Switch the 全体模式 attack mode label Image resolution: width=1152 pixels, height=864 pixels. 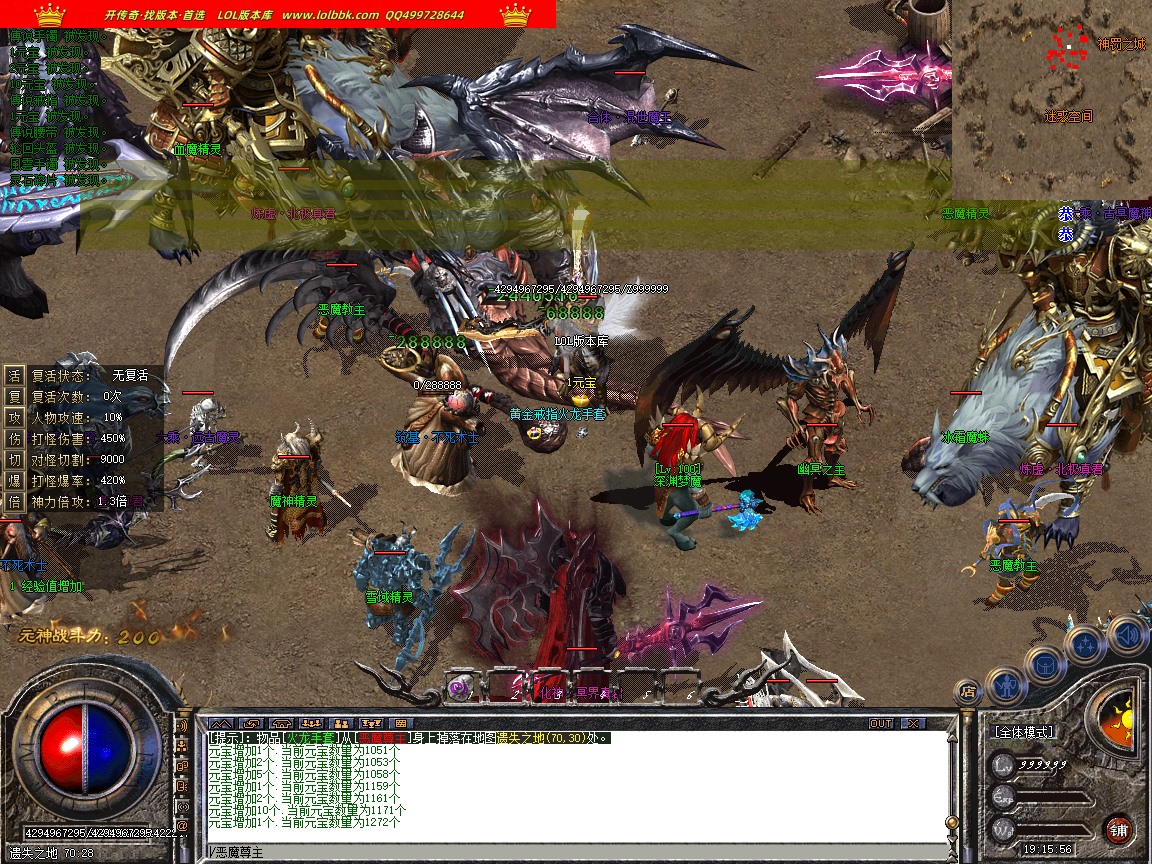(x=1023, y=732)
